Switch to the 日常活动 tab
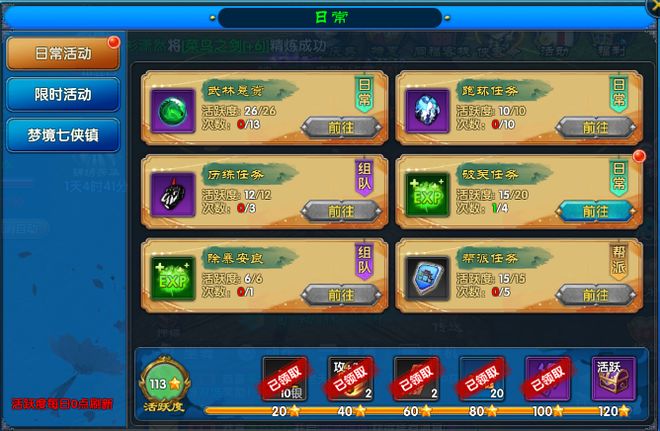Screen dimensions: 660x431 62,54
